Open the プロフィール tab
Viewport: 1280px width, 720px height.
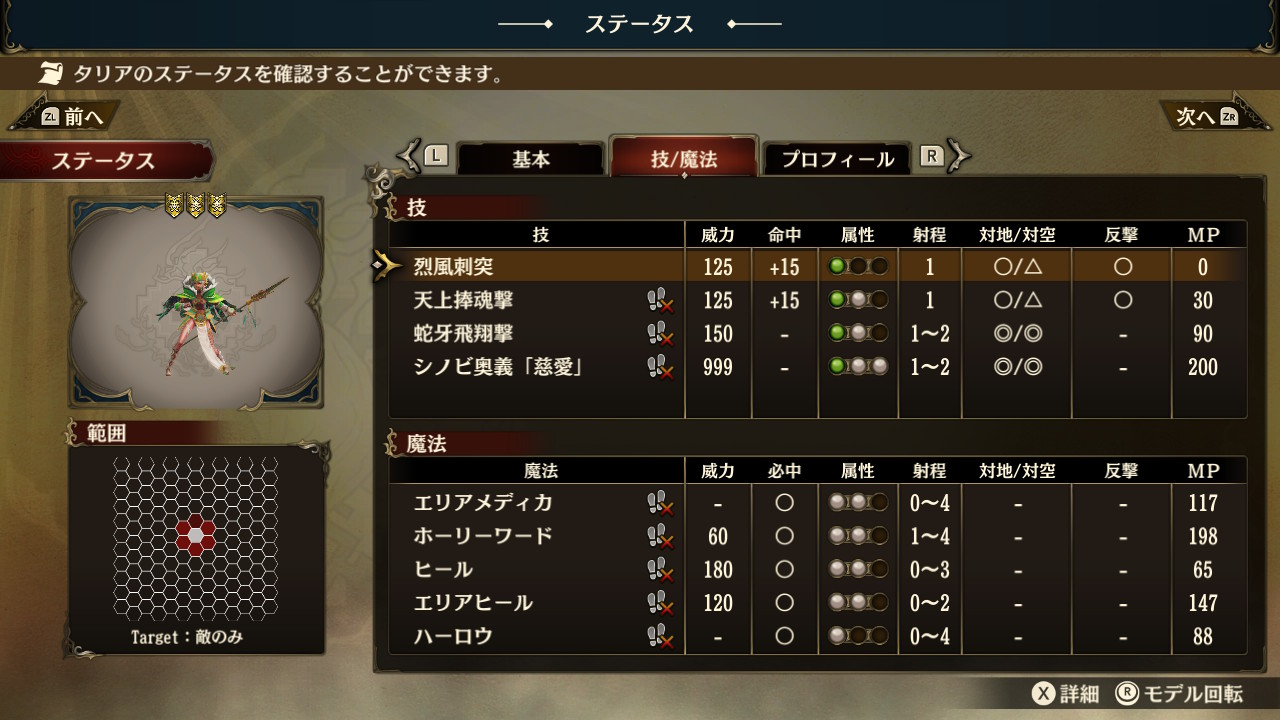[837, 159]
